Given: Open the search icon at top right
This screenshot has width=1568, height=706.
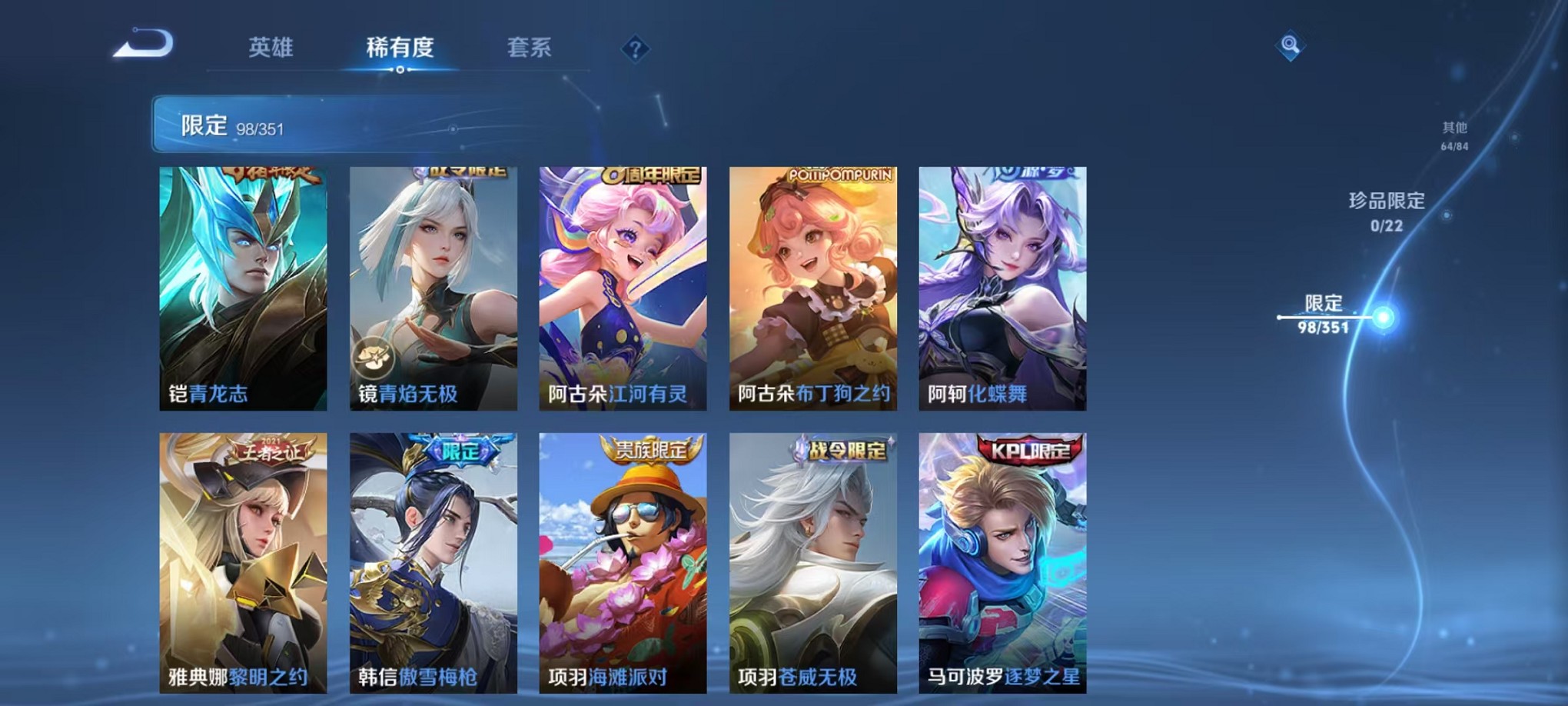Looking at the screenshot, I should point(1291,45).
